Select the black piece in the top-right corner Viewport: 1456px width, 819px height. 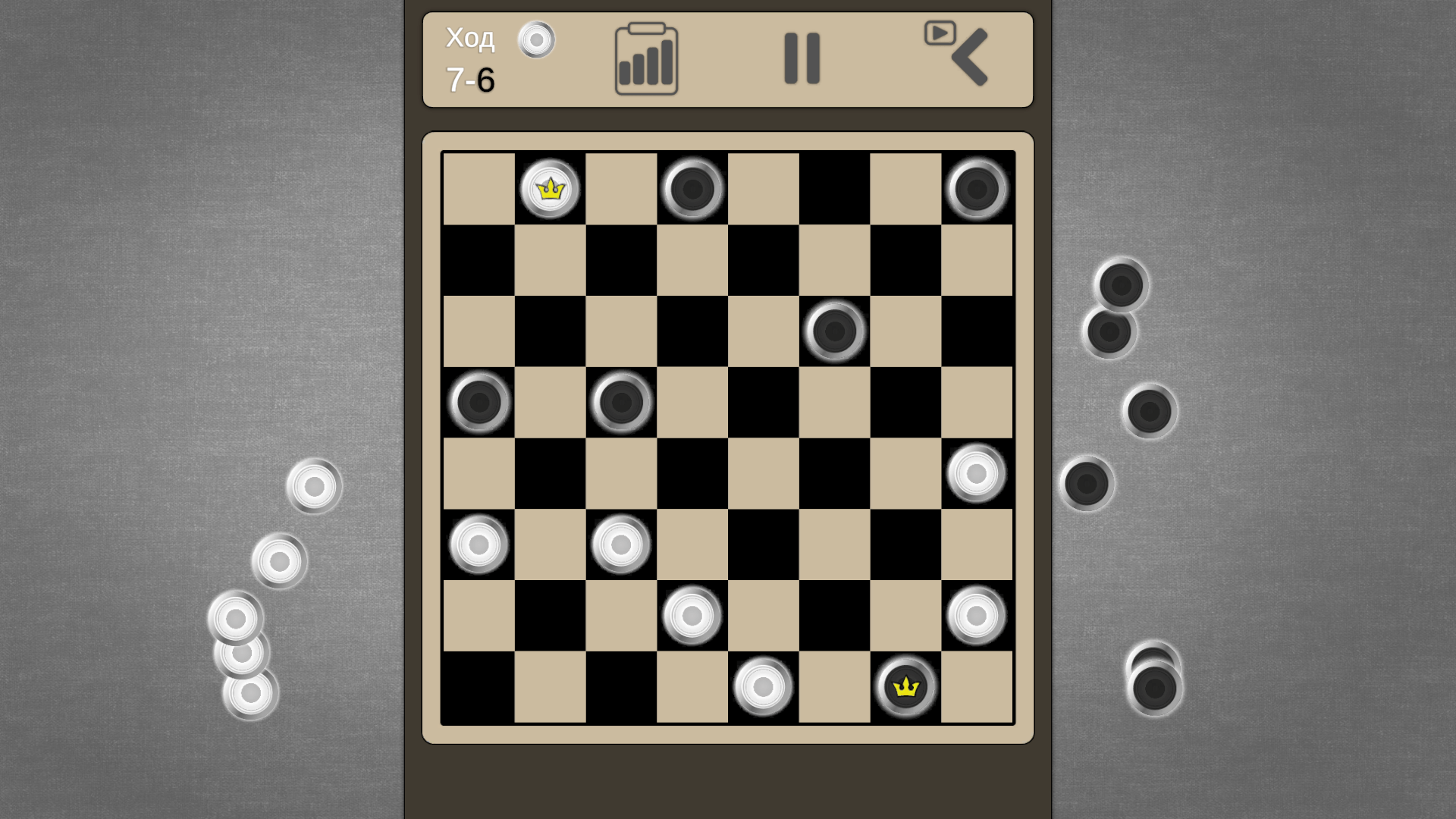(977, 187)
